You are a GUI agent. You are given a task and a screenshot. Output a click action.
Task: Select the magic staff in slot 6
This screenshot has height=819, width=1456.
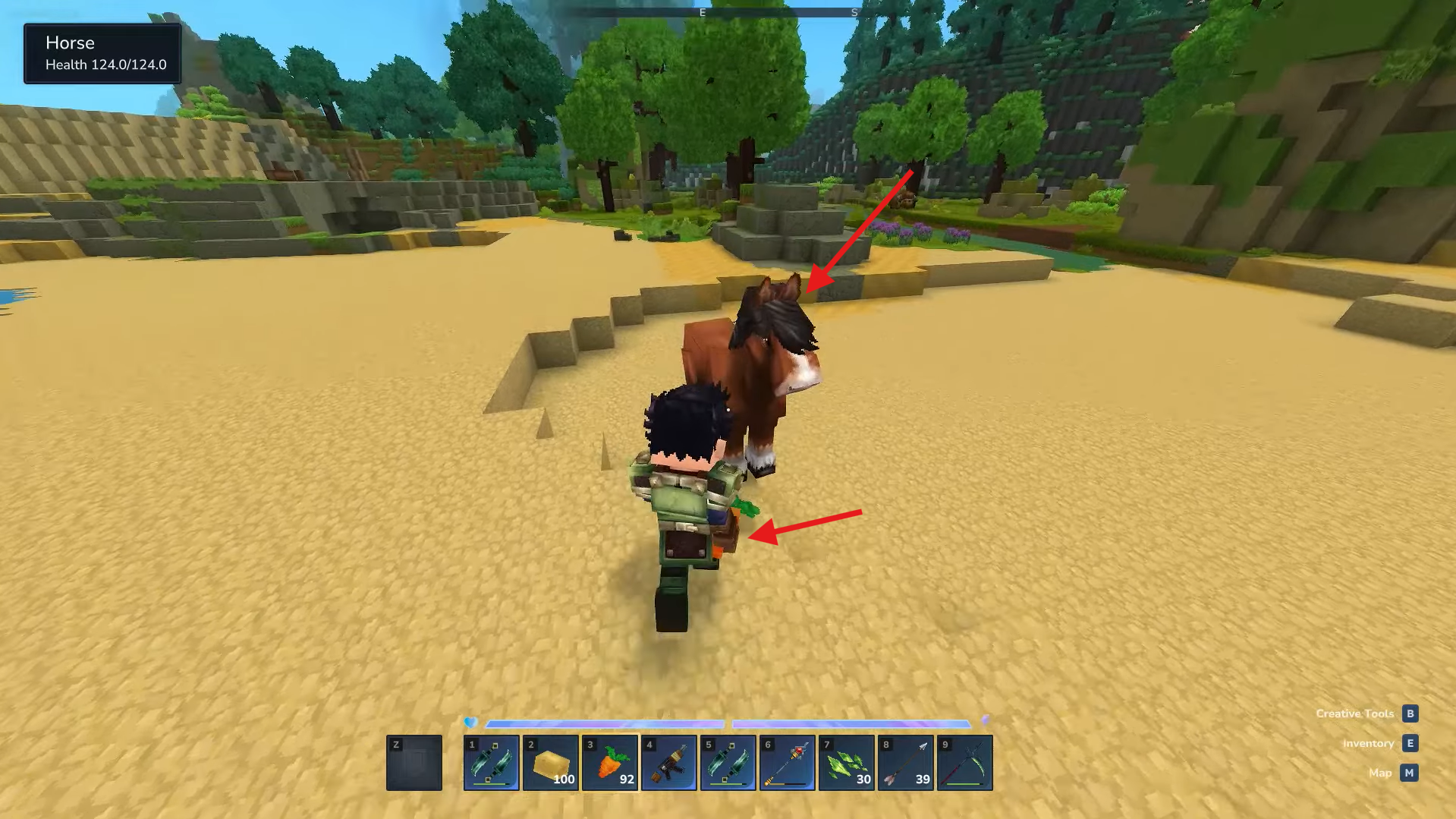(786, 762)
